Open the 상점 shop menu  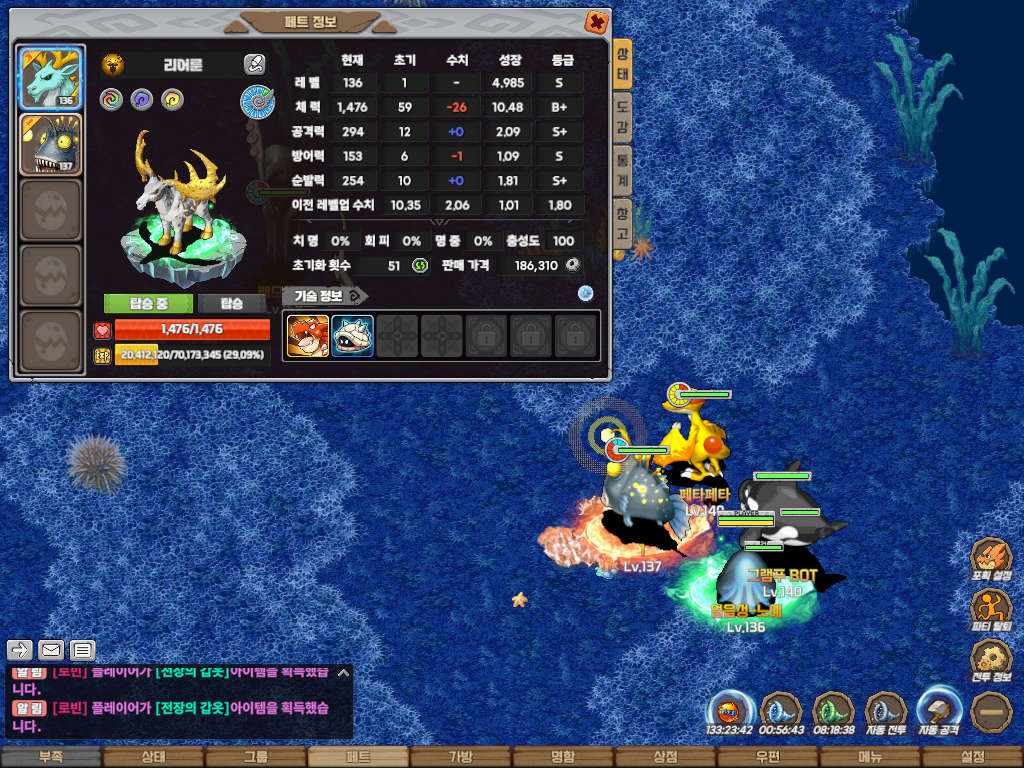point(665,757)
